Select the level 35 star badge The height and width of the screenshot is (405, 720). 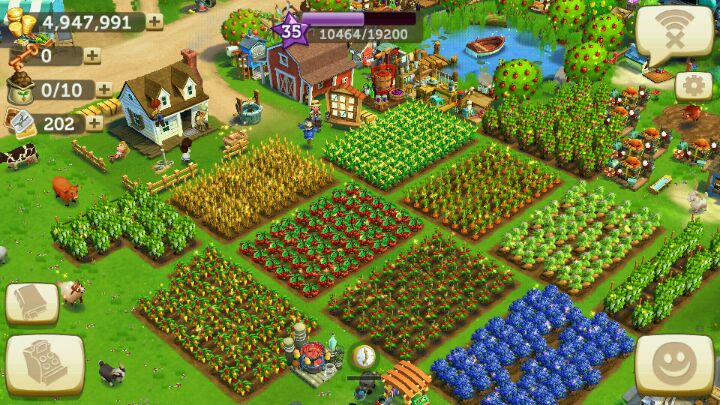click(291, 30)
